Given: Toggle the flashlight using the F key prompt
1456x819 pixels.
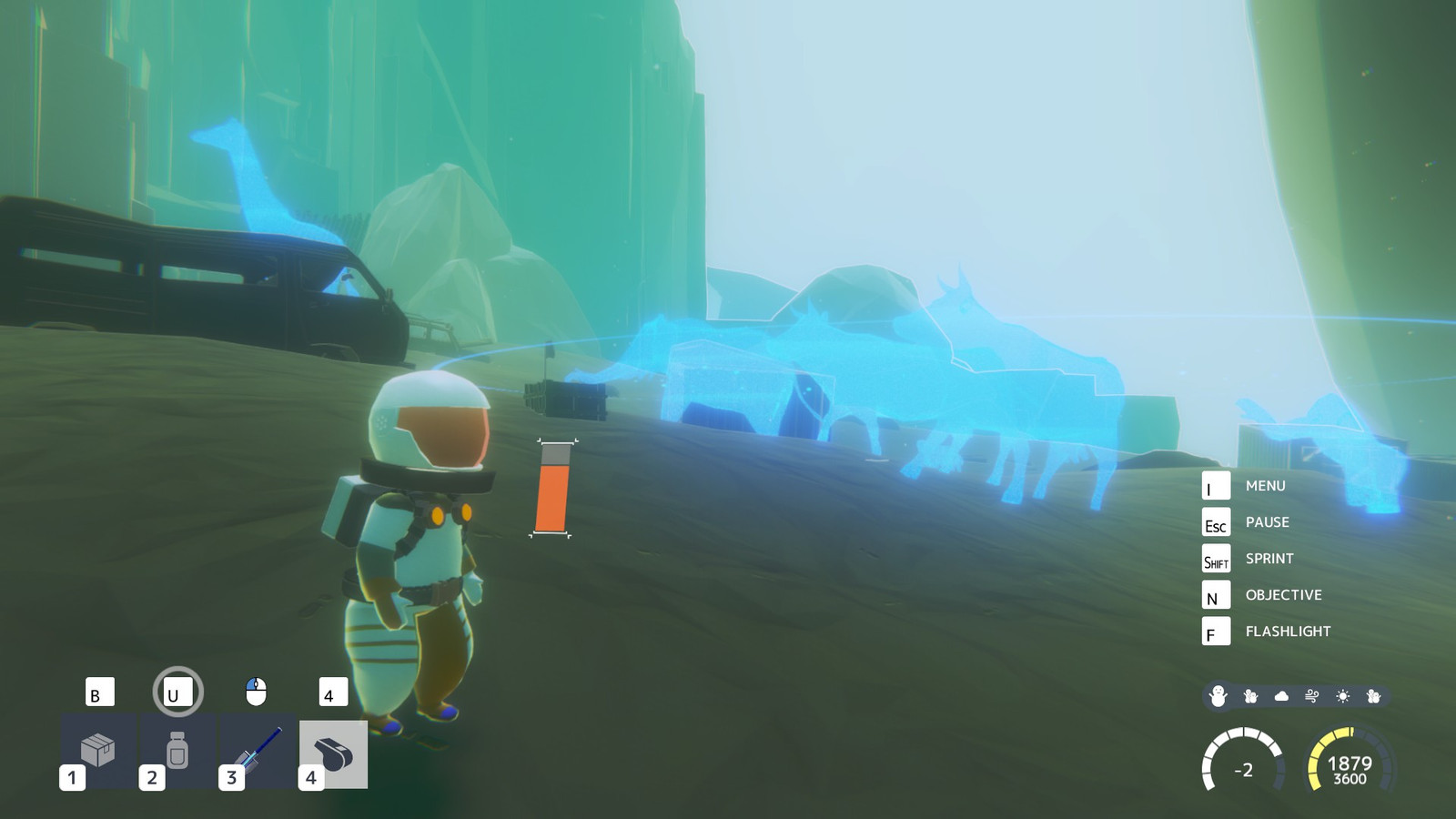Looking at the screenshot, I should pyautogui.click(x=1216, y=631).
